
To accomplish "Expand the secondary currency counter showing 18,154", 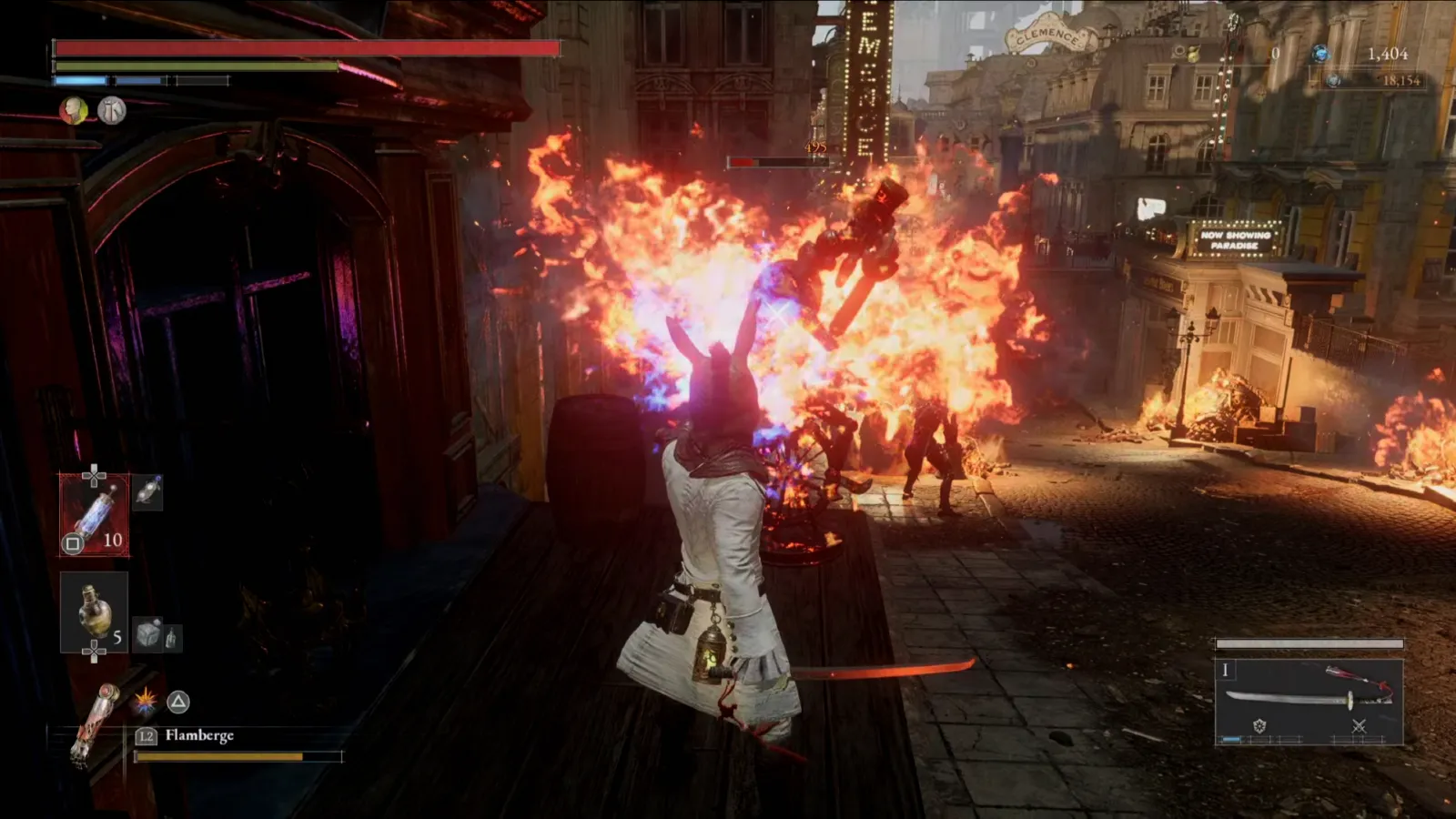I will [1393, 78].
